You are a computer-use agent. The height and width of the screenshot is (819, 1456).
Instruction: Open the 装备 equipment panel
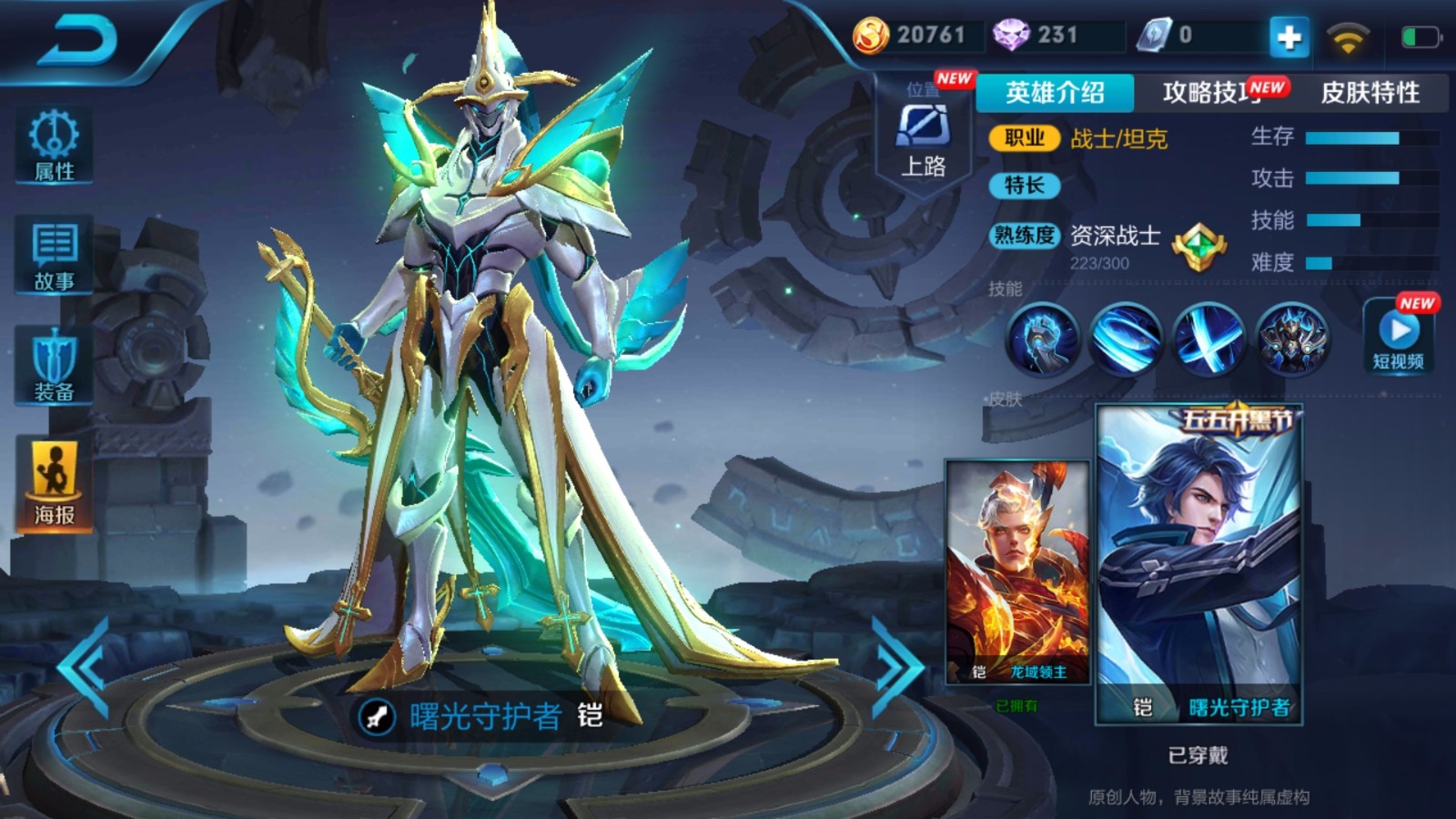click(x=54, y=366)
